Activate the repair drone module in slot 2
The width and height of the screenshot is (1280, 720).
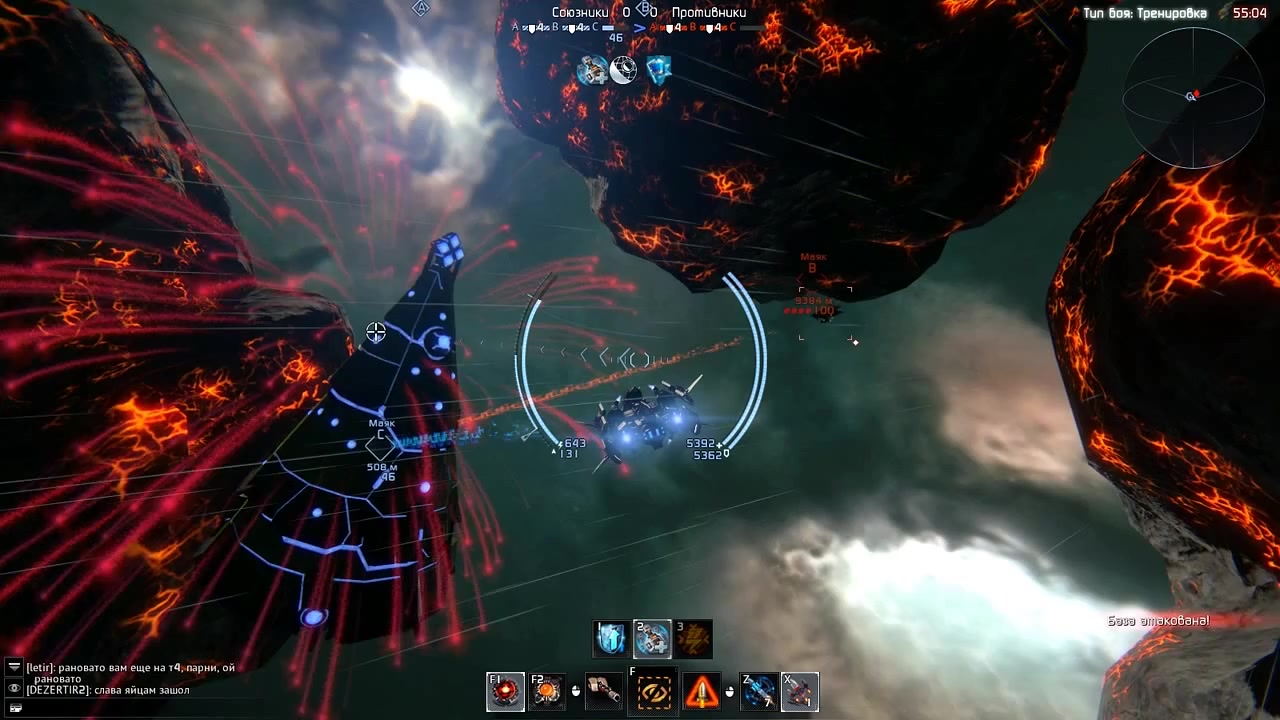point(652,639)
